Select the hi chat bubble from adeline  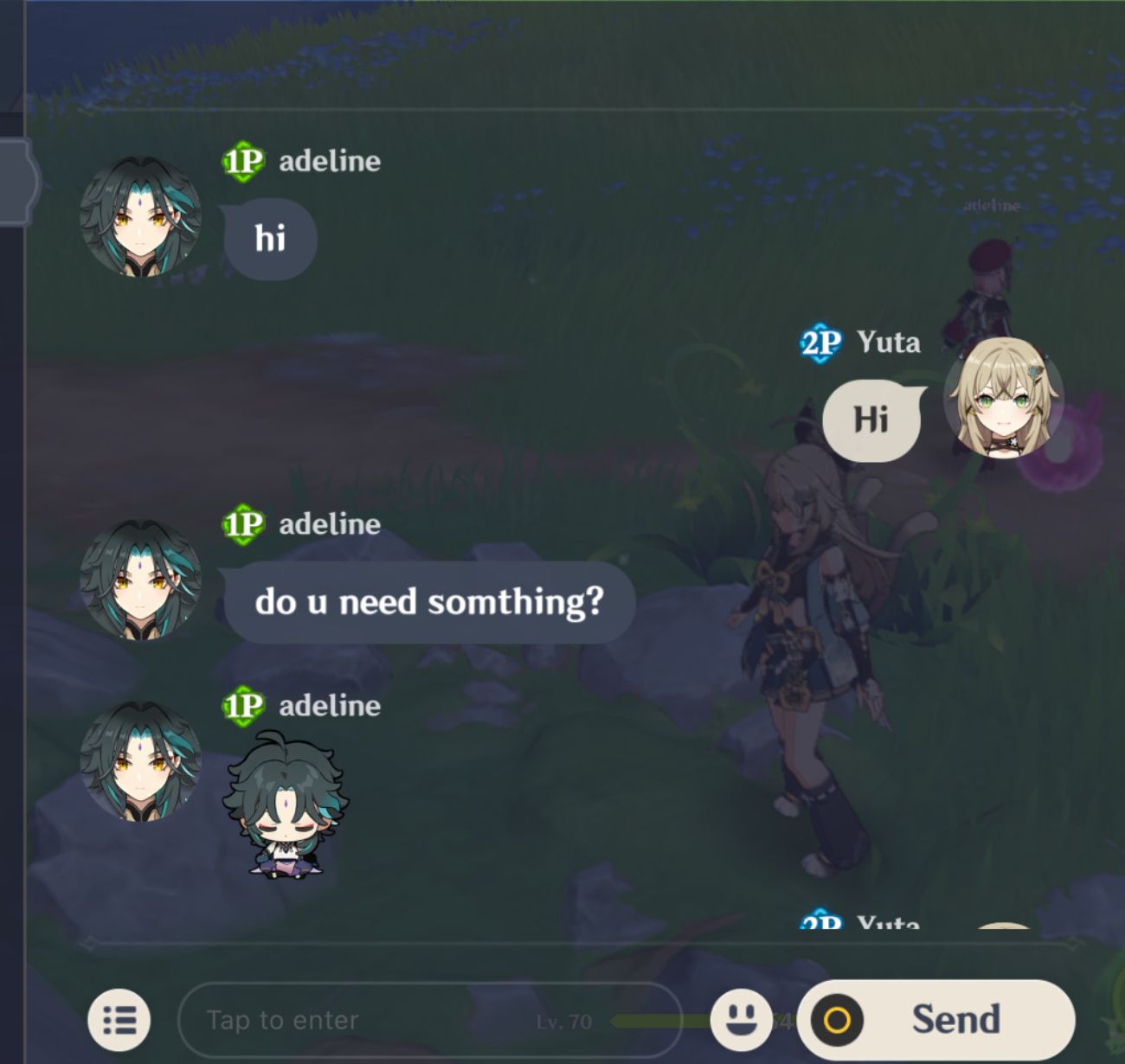point(269,238)
